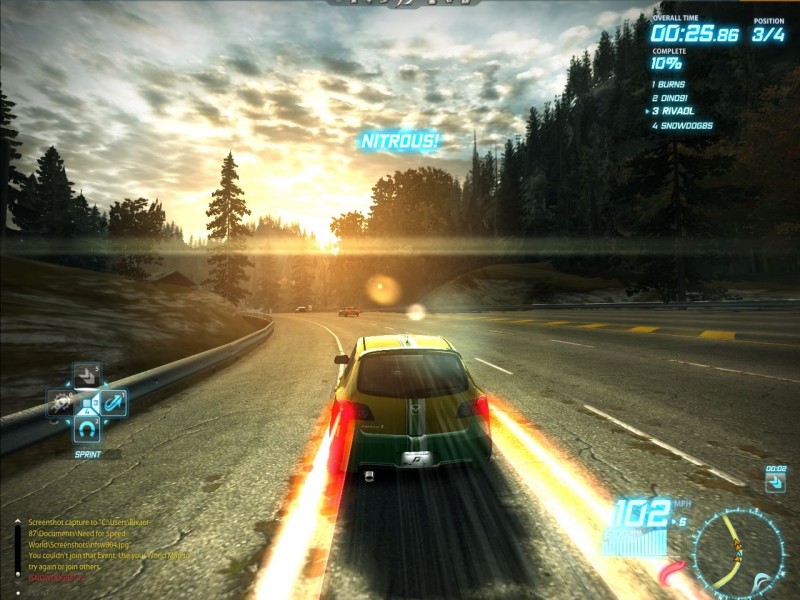
Task: Select racer SNOWDOG85 in the standings
Action: pyautogui.click(x=682, y=126)
